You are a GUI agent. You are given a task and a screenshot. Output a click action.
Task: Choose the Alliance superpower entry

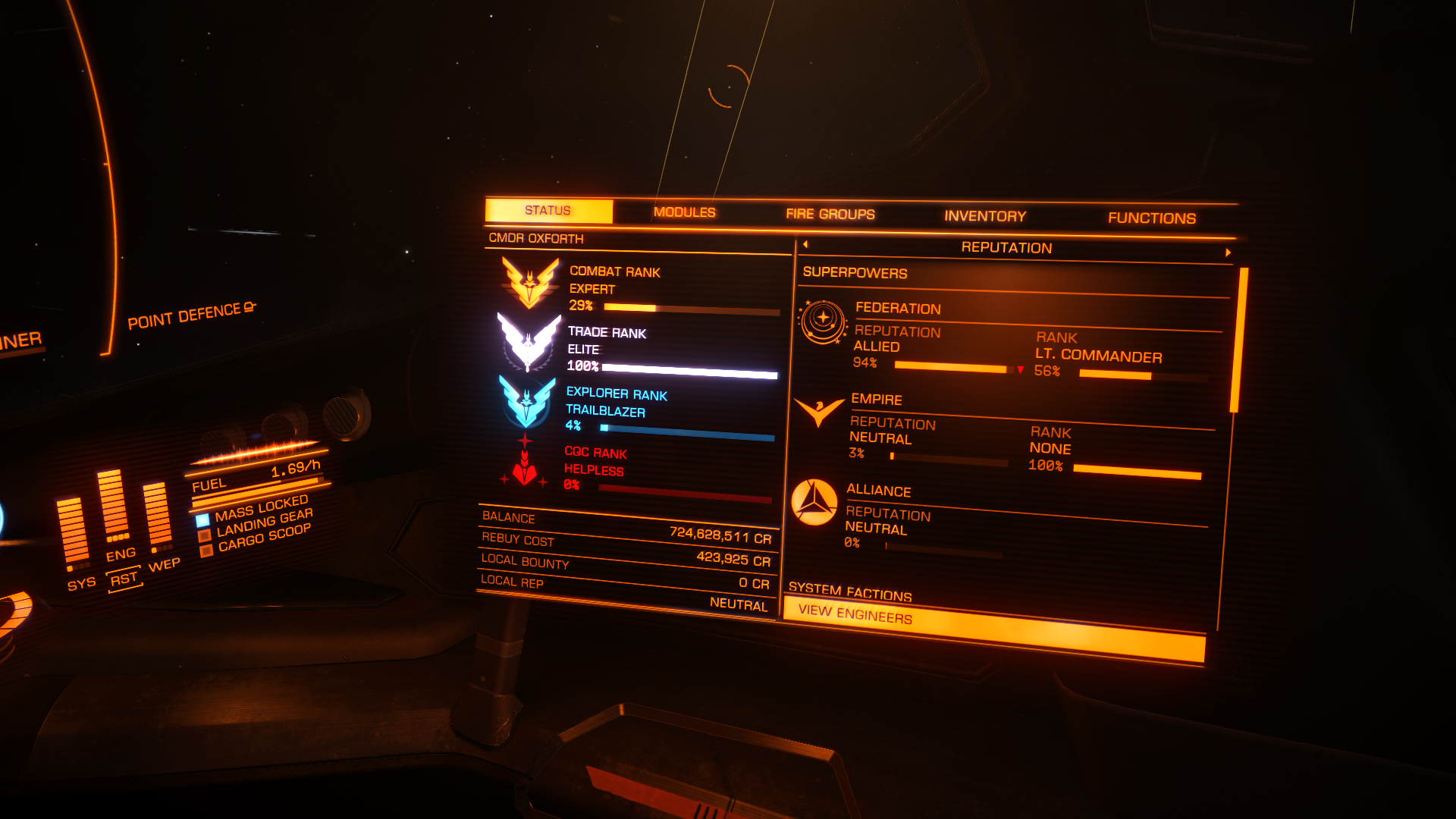point(878,491)
